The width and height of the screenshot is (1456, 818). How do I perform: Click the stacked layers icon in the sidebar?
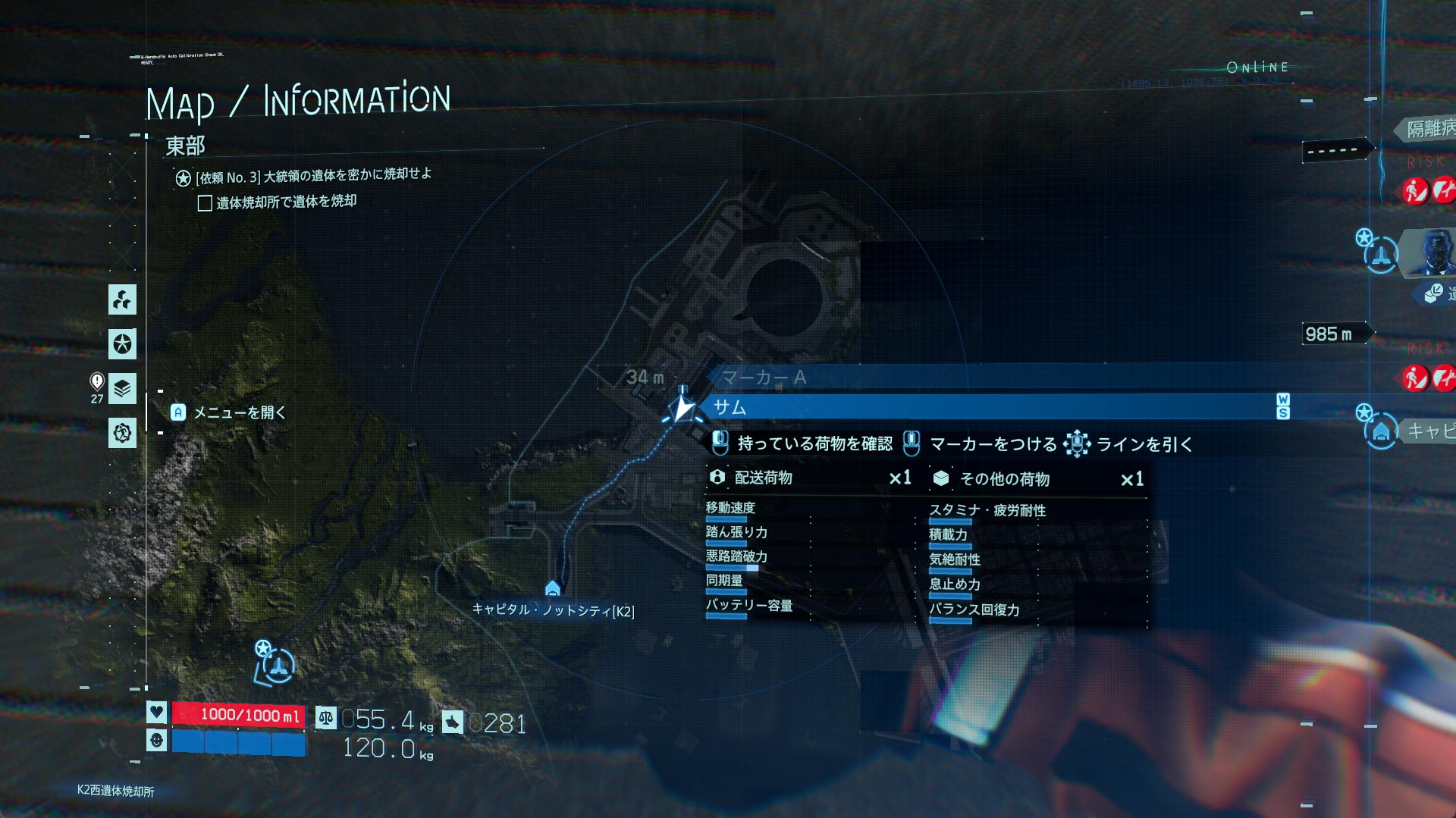pos(122,389)
